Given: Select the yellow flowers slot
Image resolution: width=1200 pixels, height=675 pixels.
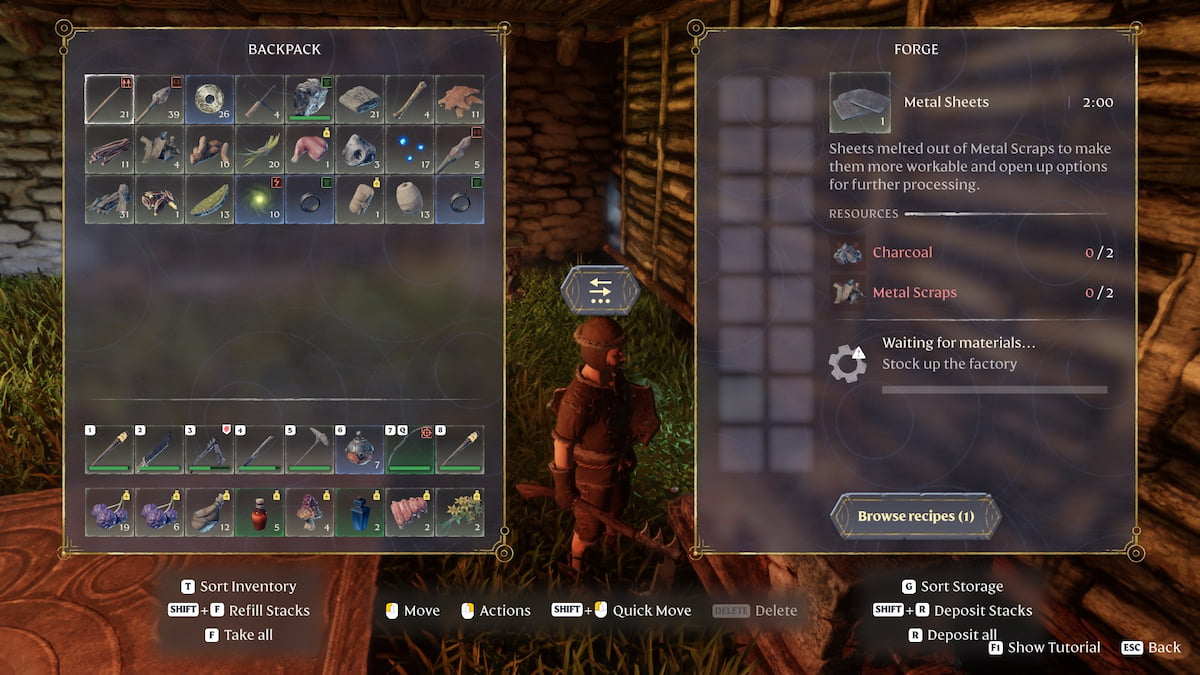Looking at the screenshot, I should [x=460, y=512].
